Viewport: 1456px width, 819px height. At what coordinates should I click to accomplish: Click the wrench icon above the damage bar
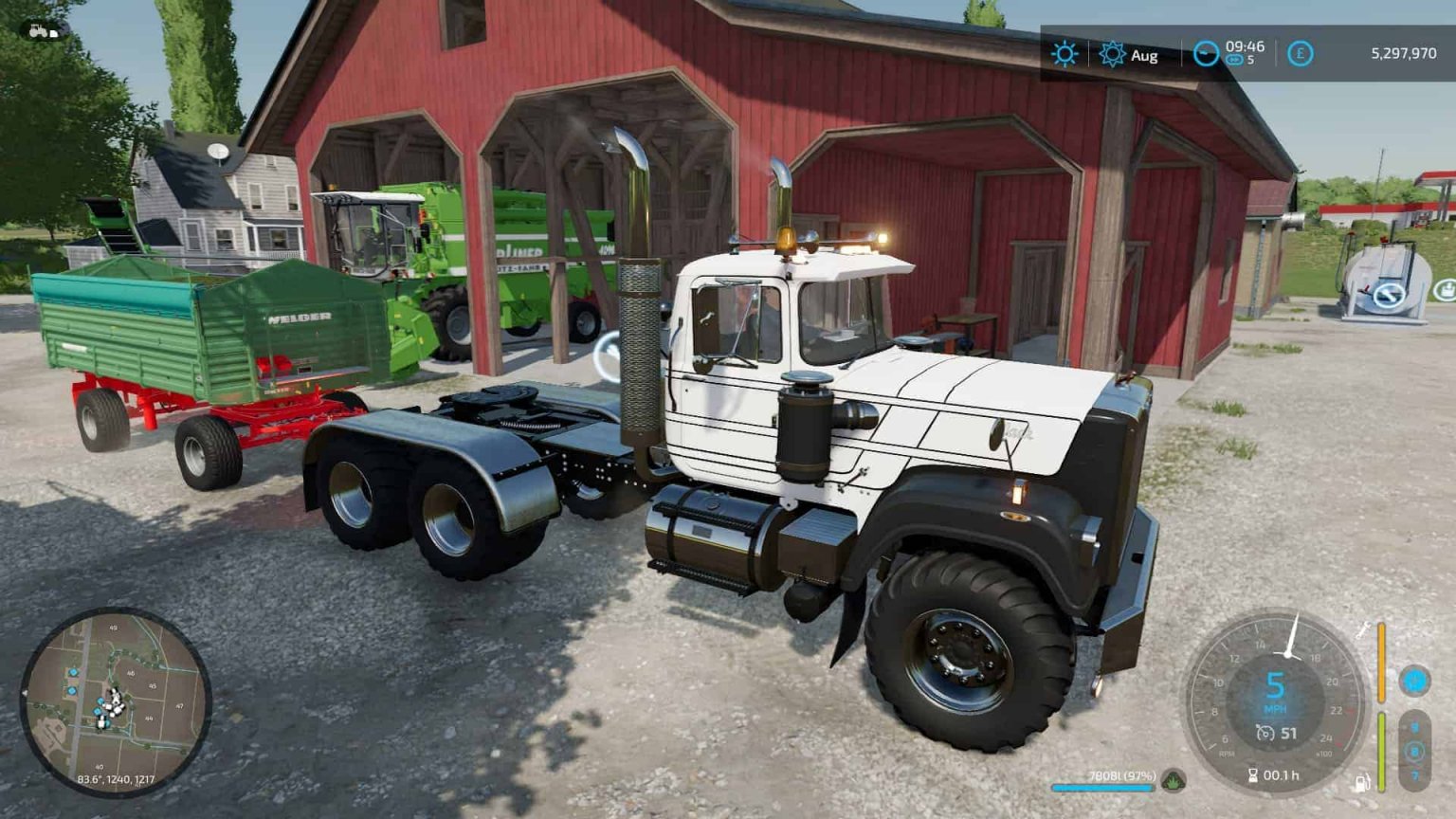pyautogui.click(x=1362, y=630)
